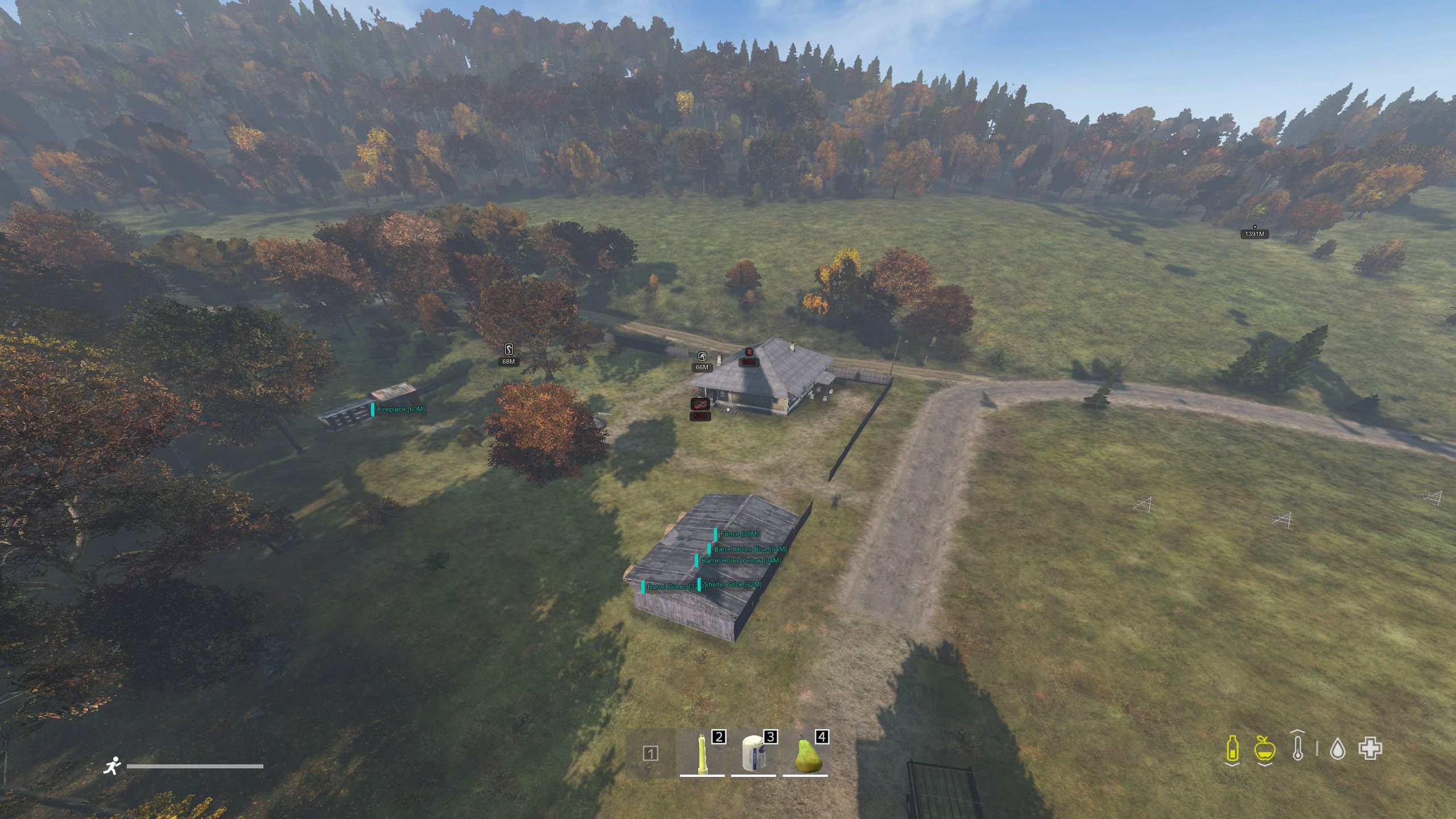Click the yellow water bottle thirst icon

point(1232,748)
